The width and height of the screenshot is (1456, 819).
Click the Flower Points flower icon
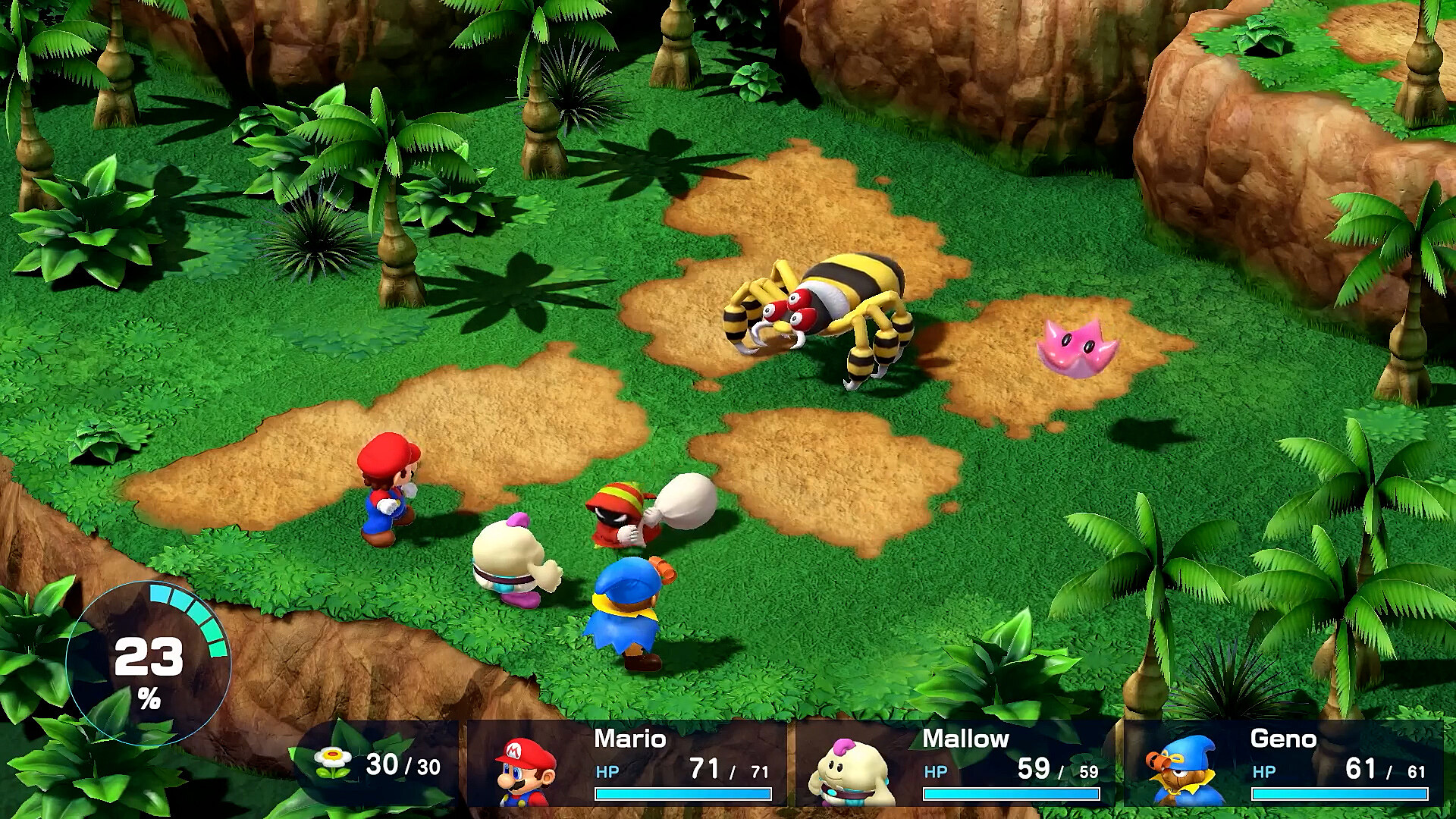tap(333, 762)
